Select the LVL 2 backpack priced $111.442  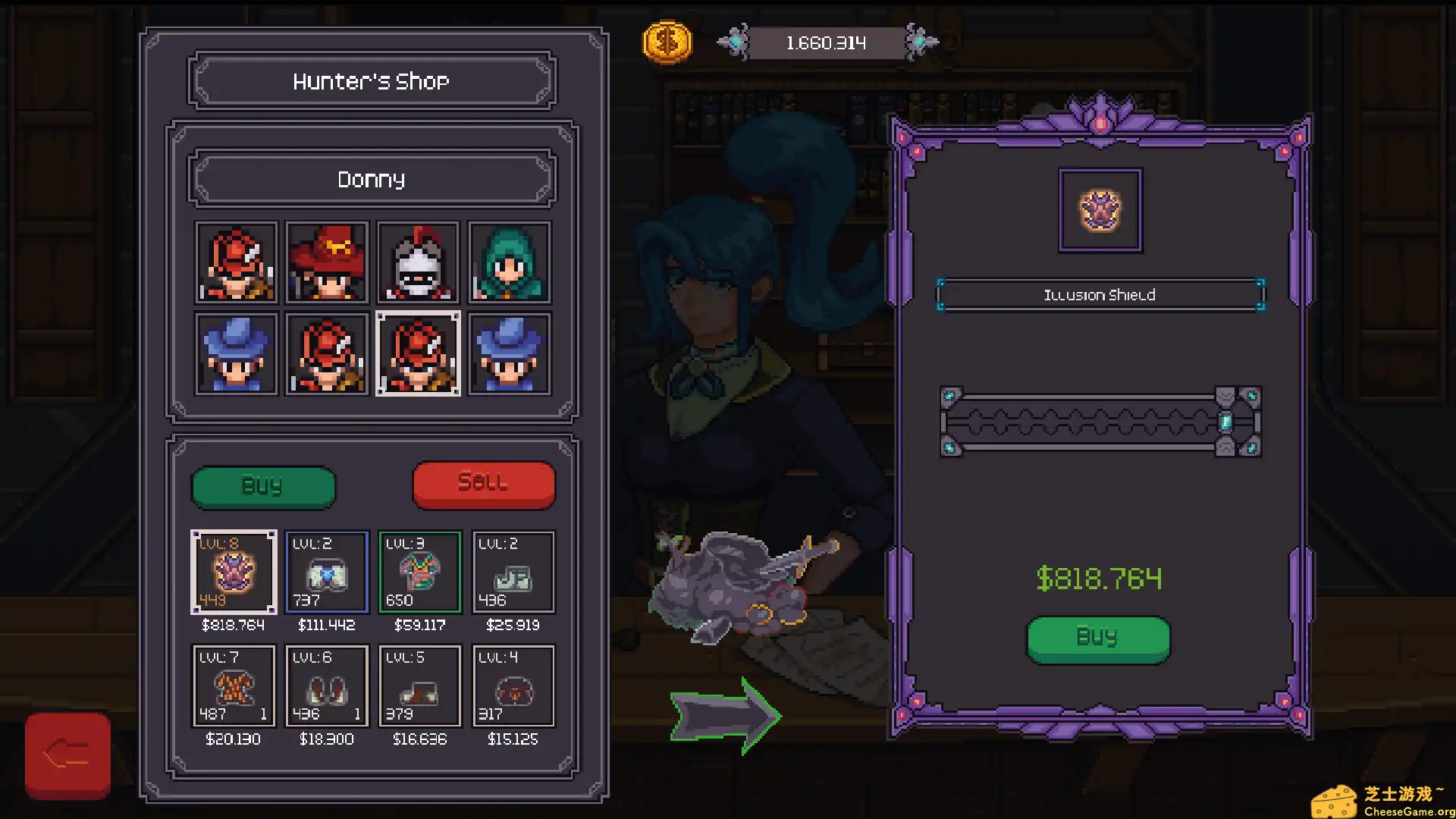(x=327, y=573)
